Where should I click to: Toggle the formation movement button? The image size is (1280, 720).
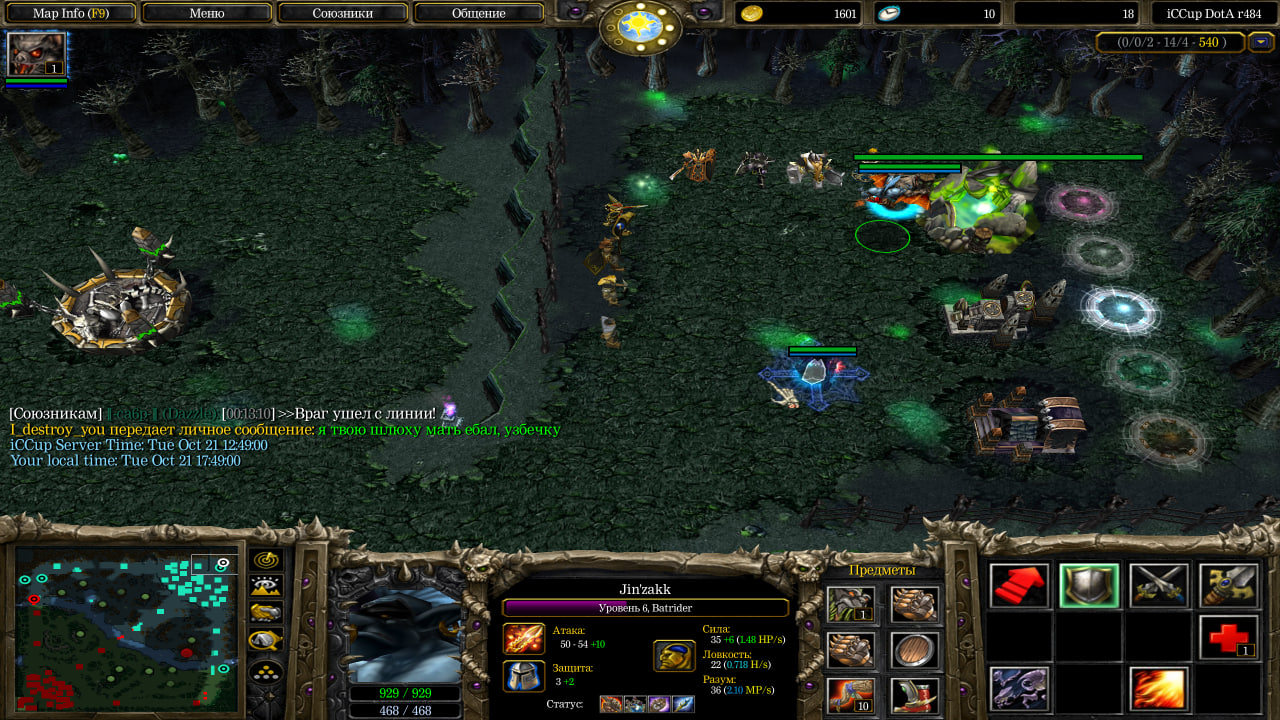266,670
